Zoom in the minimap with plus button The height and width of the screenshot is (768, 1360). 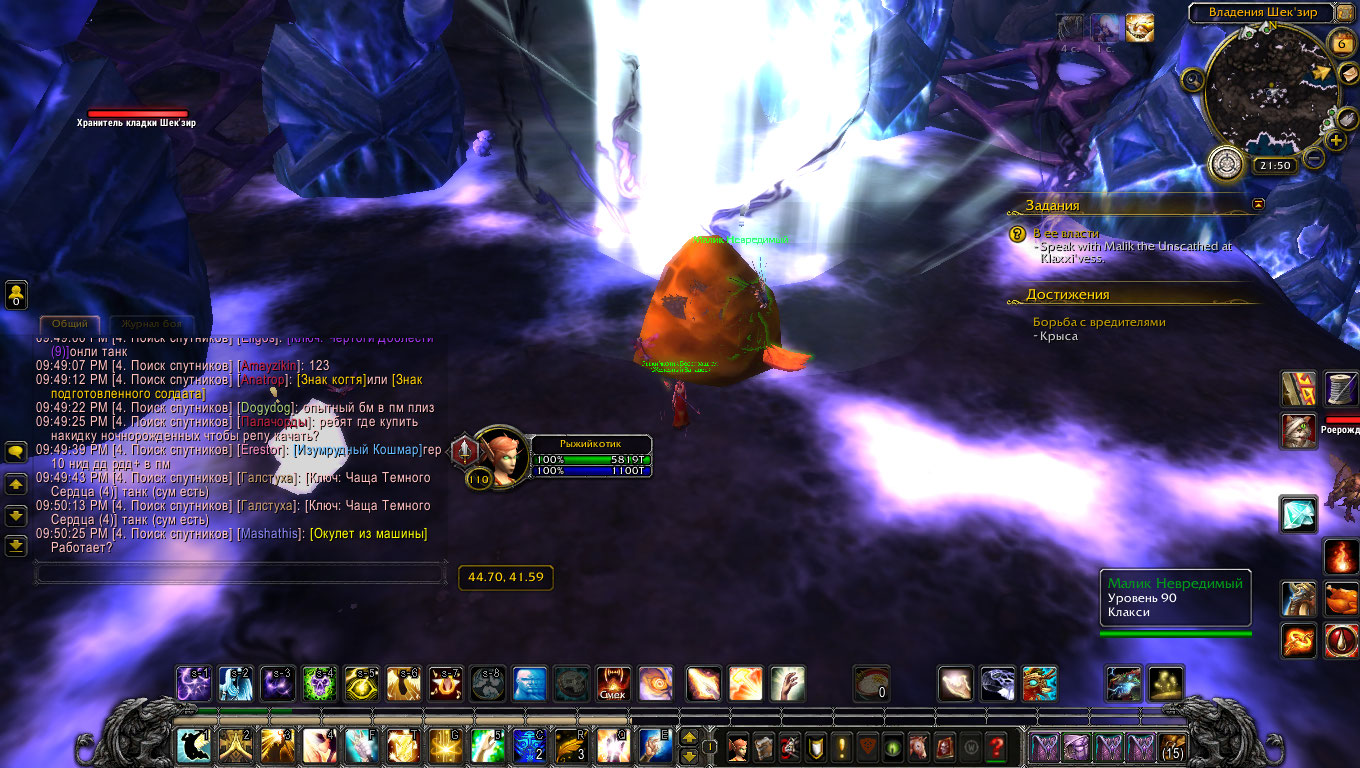pyautogui.click(x=1336, y=141)
